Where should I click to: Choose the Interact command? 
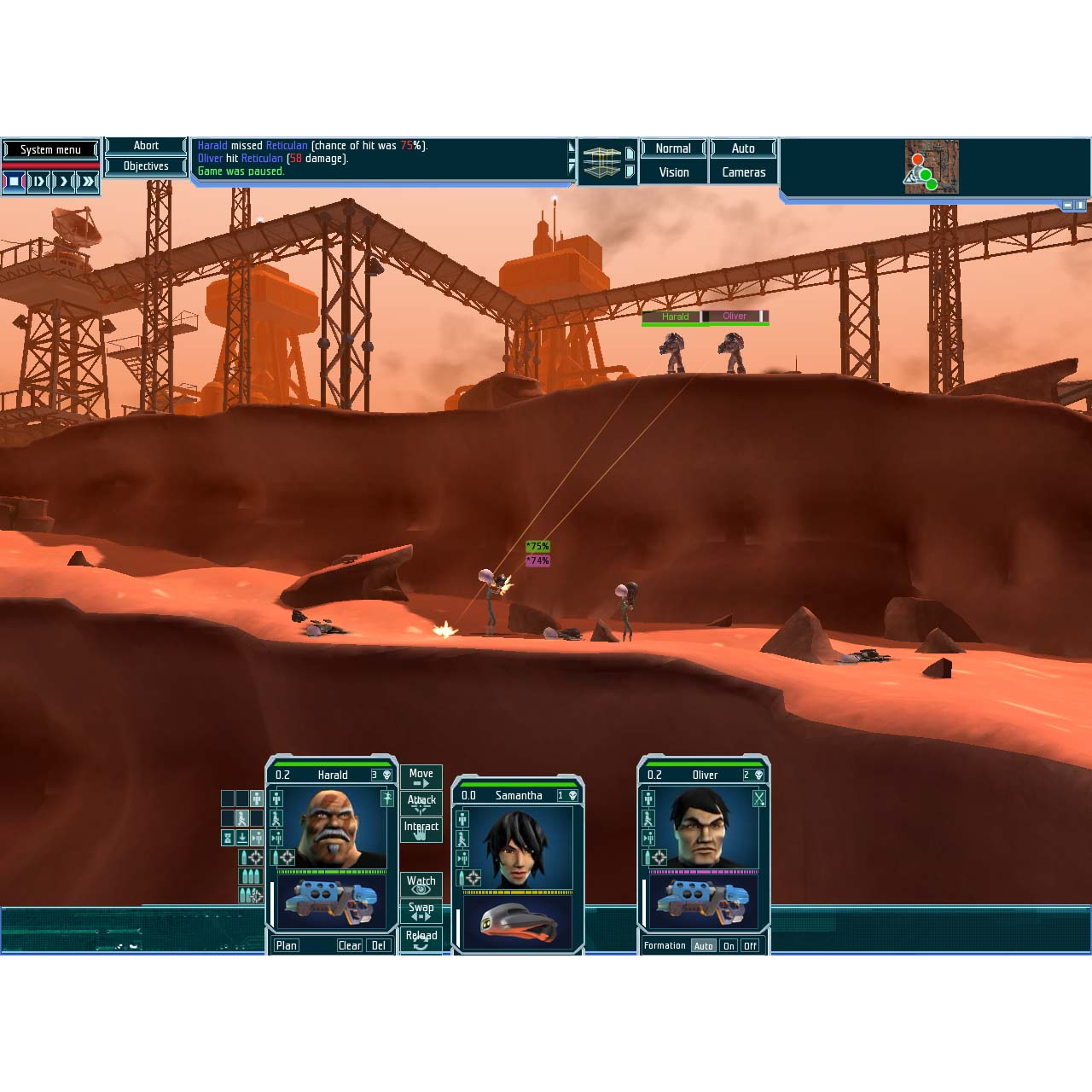[x=421, y=829]
